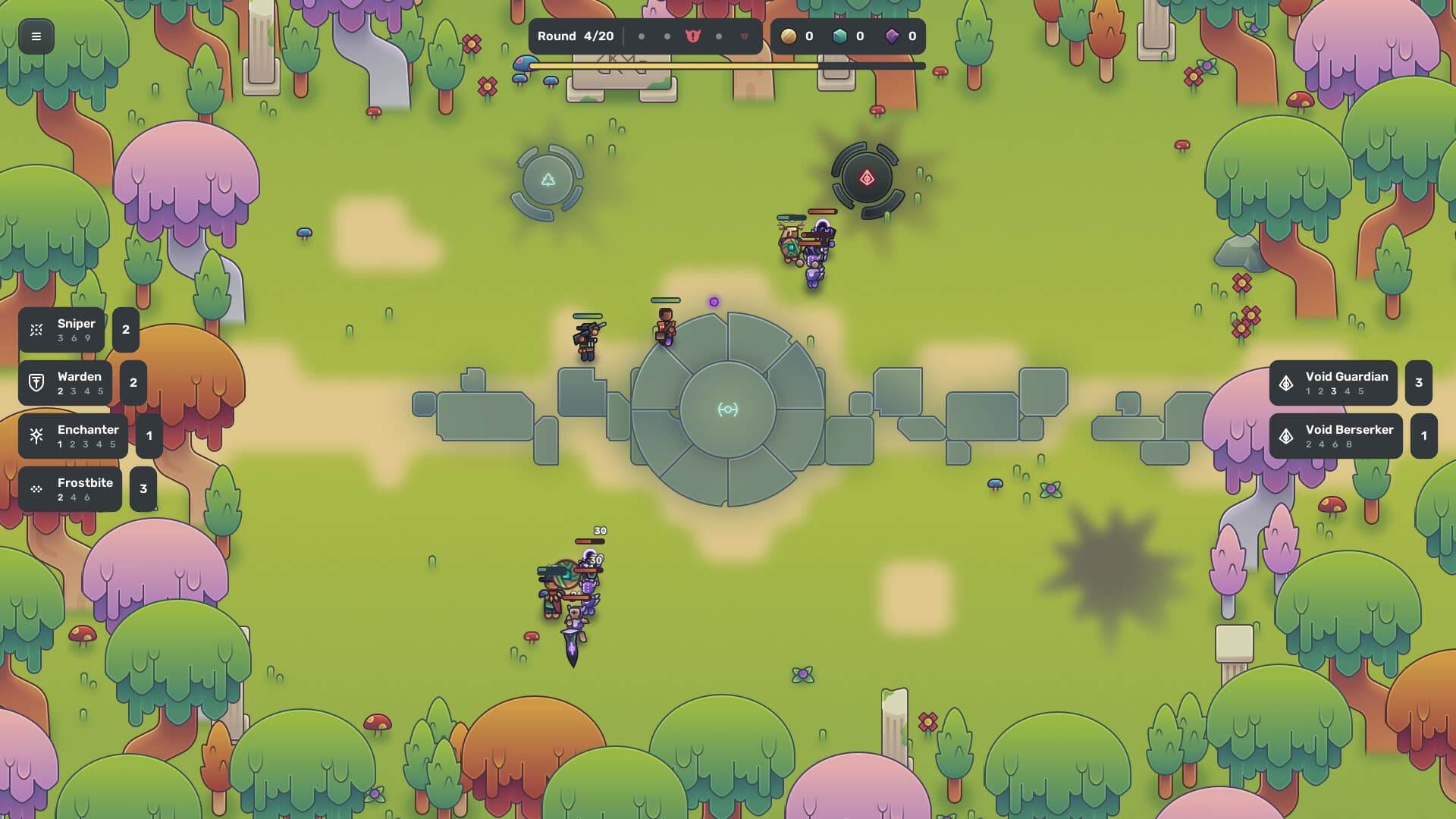Select the Frostbite snowflake icon
This screenshot has height=819, width=1456.
pos(36,488)
